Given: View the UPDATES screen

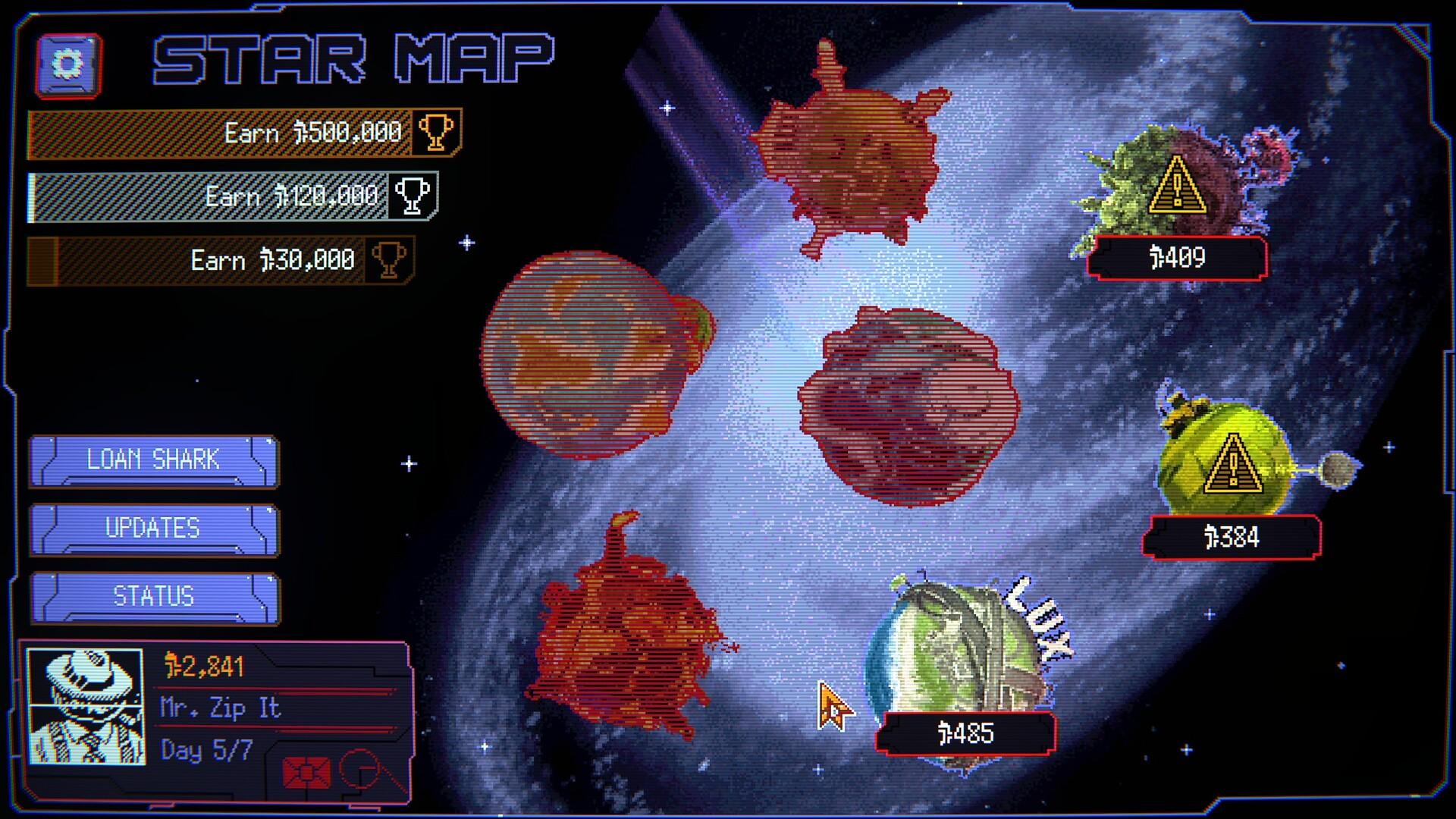Looking at the screenshot, I should pyautogui.click(x=153, y=527).
